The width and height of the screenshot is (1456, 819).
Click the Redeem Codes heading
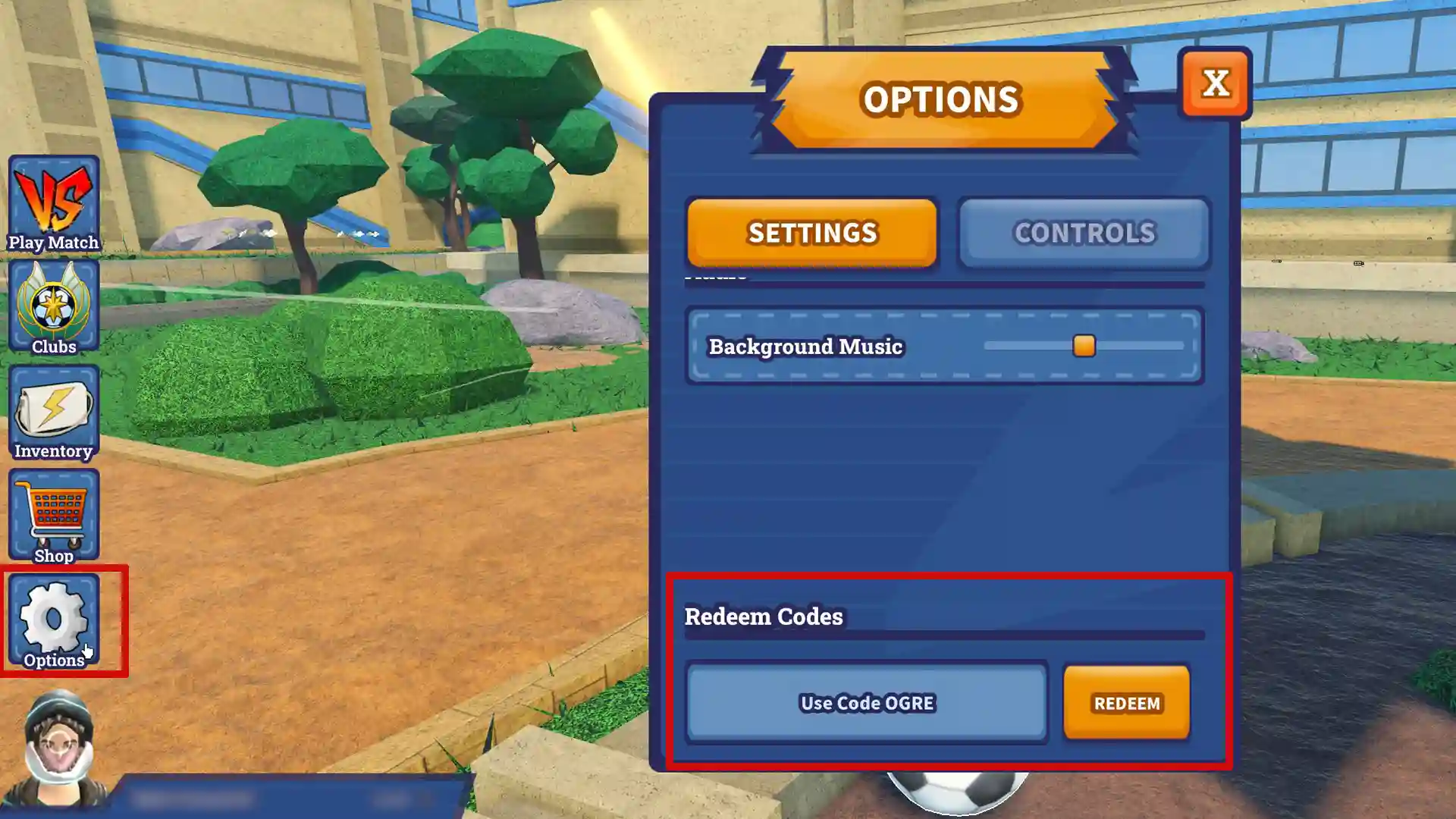(x=764, y=617)
